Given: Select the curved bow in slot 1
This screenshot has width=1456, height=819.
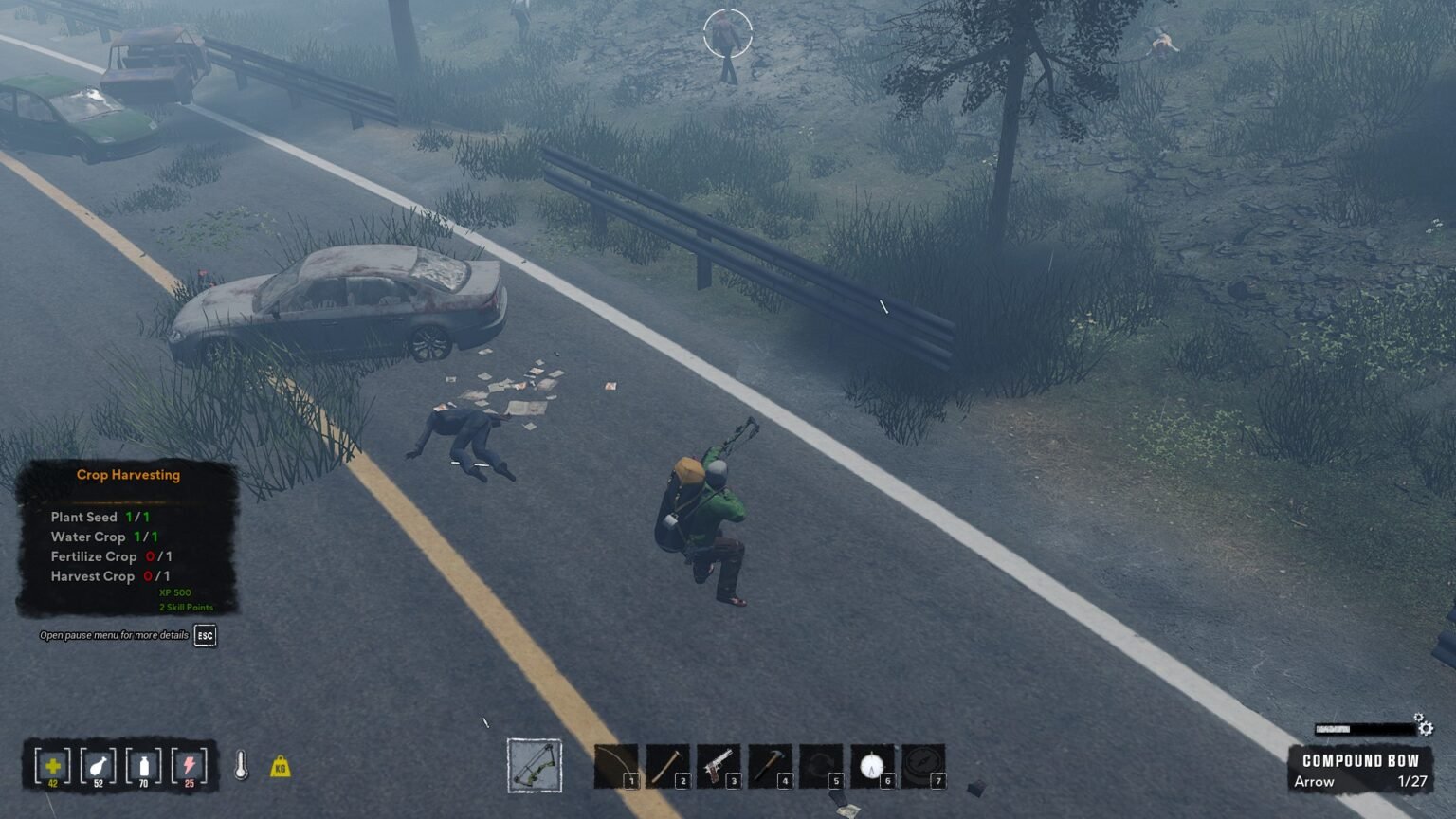Looking at the screenshot, I should pyautogui.click(x=616, y=766).
